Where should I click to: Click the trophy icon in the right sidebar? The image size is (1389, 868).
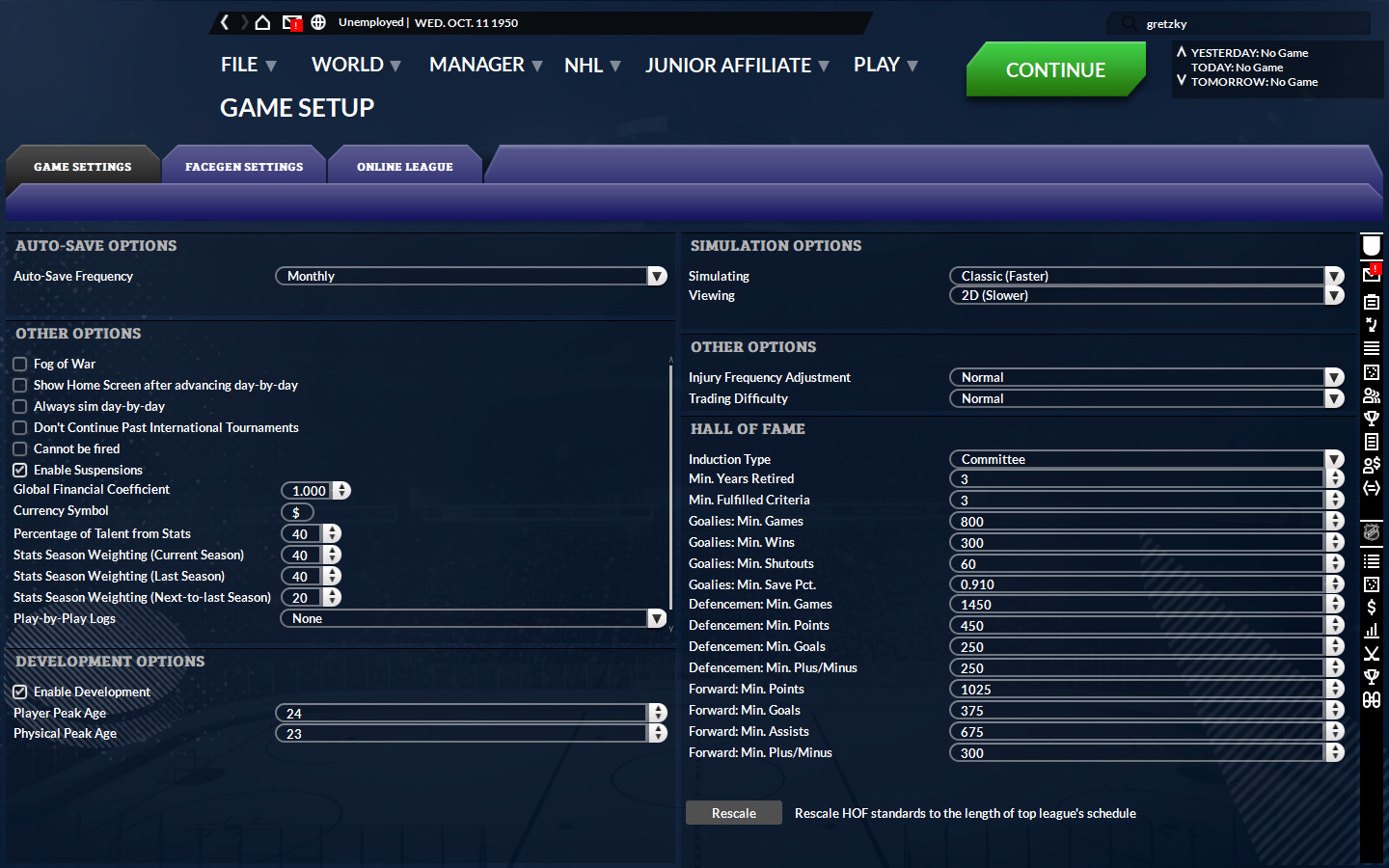1371,420
